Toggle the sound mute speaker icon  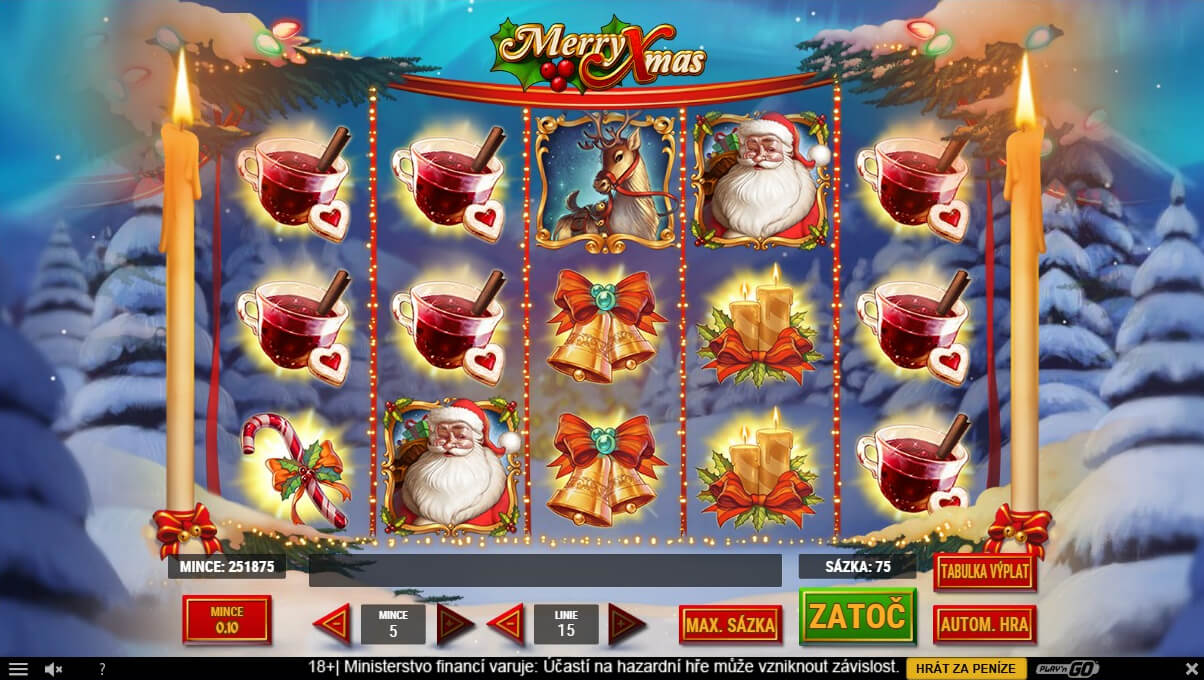[x=54, y=669]
